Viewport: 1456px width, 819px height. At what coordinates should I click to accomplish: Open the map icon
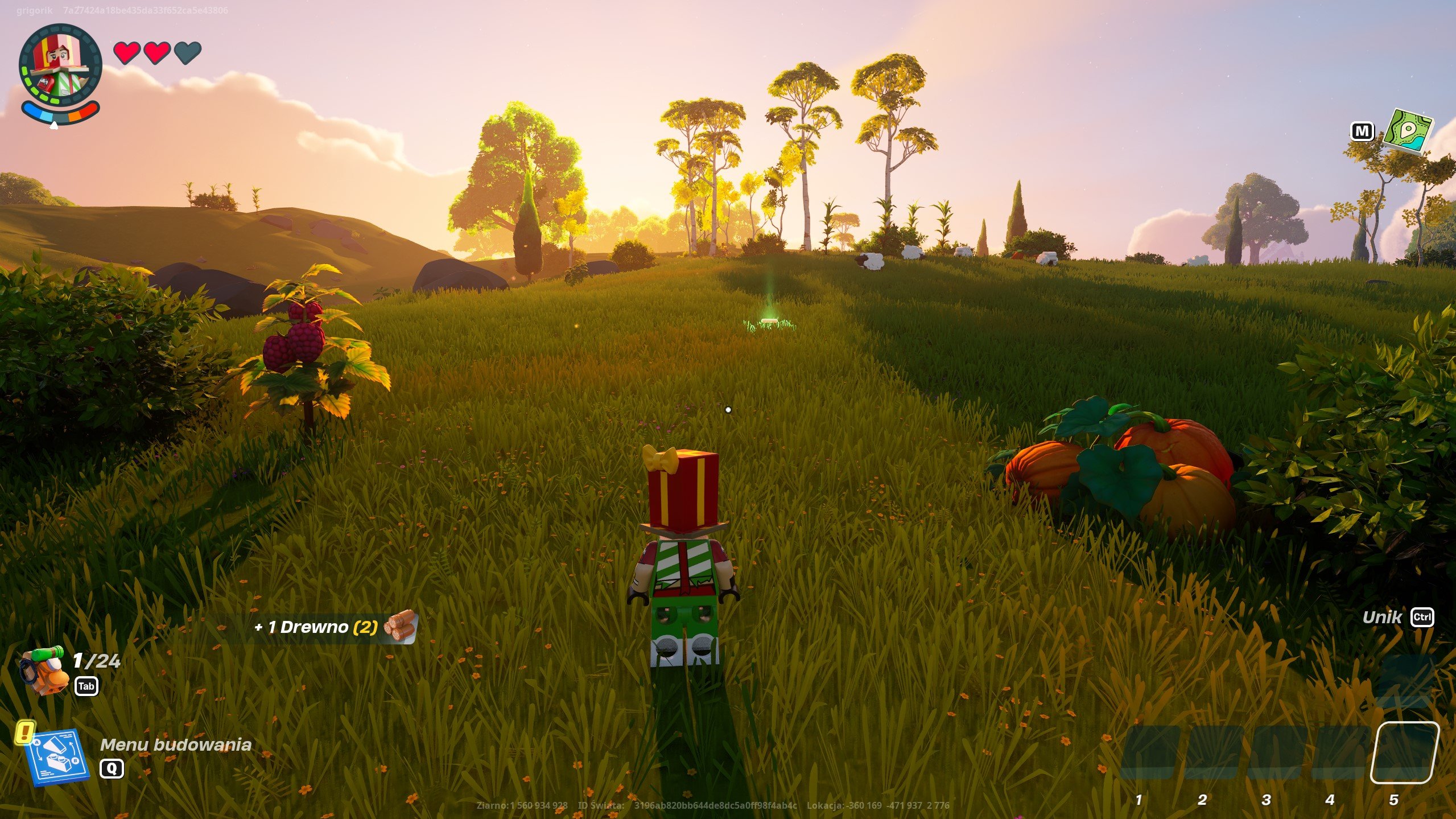pyautogui.click(x=1408, y=131)
